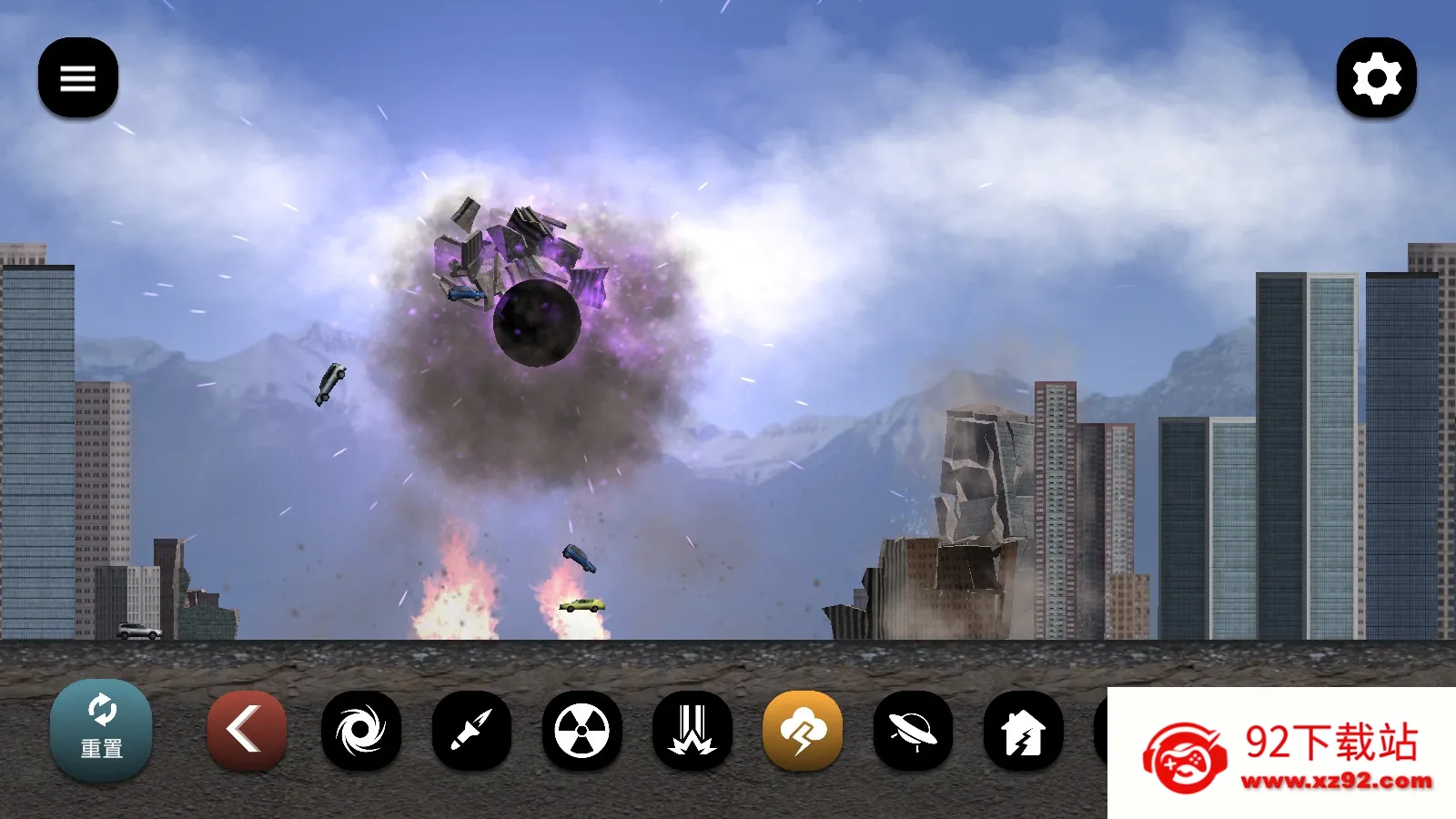
Task: Open the hamburger menu
Action: tap(78, 78)
